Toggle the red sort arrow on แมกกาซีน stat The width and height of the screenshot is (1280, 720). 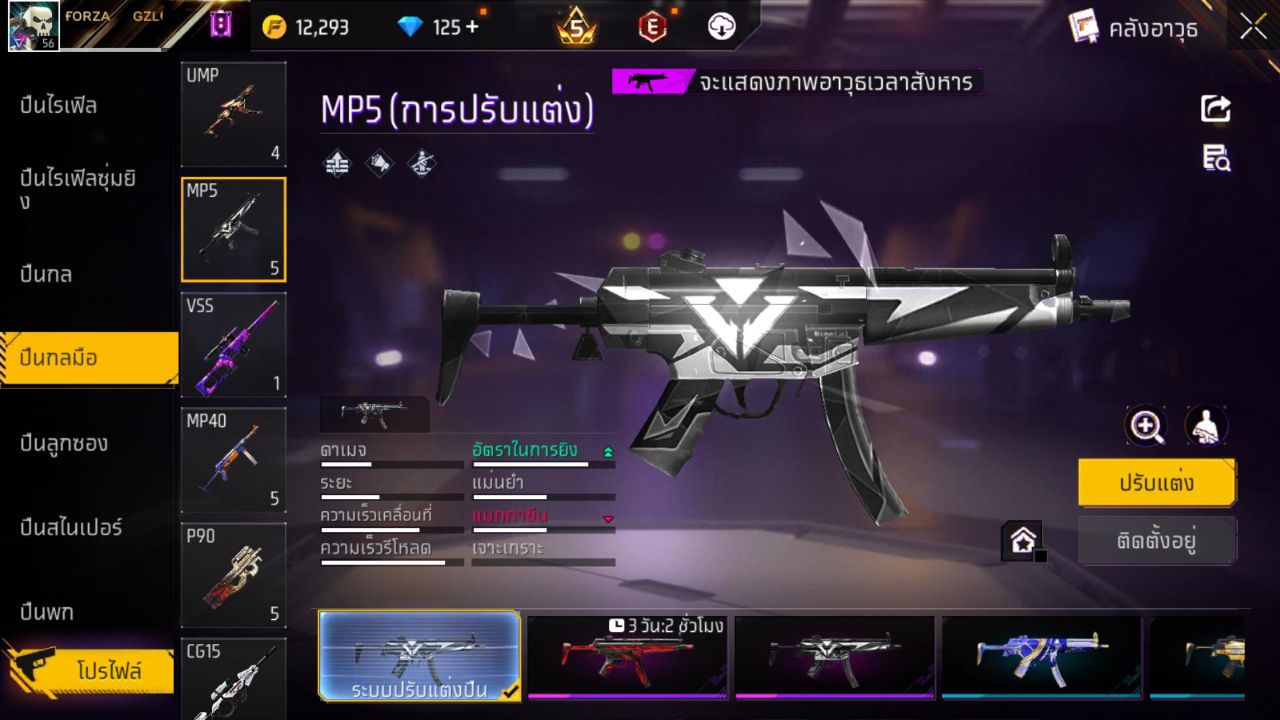[607, 518]
